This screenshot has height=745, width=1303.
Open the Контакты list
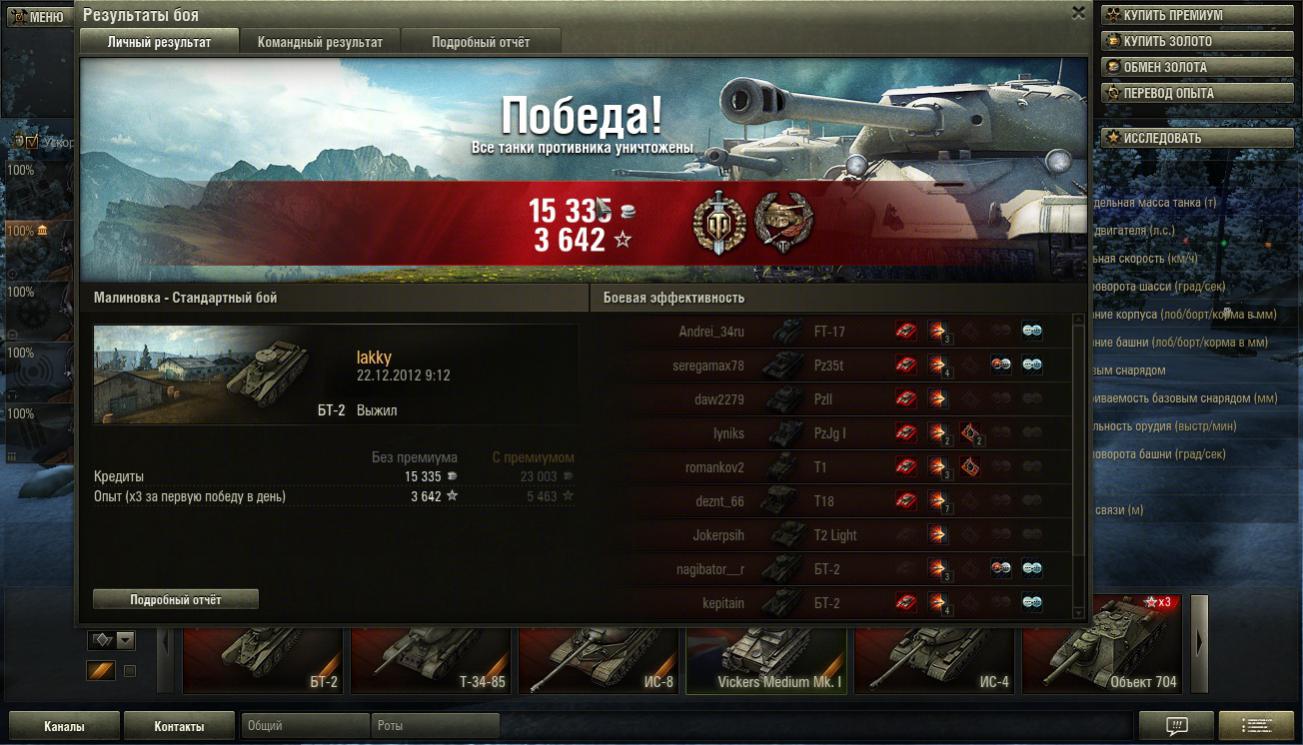tap(179, 726)
